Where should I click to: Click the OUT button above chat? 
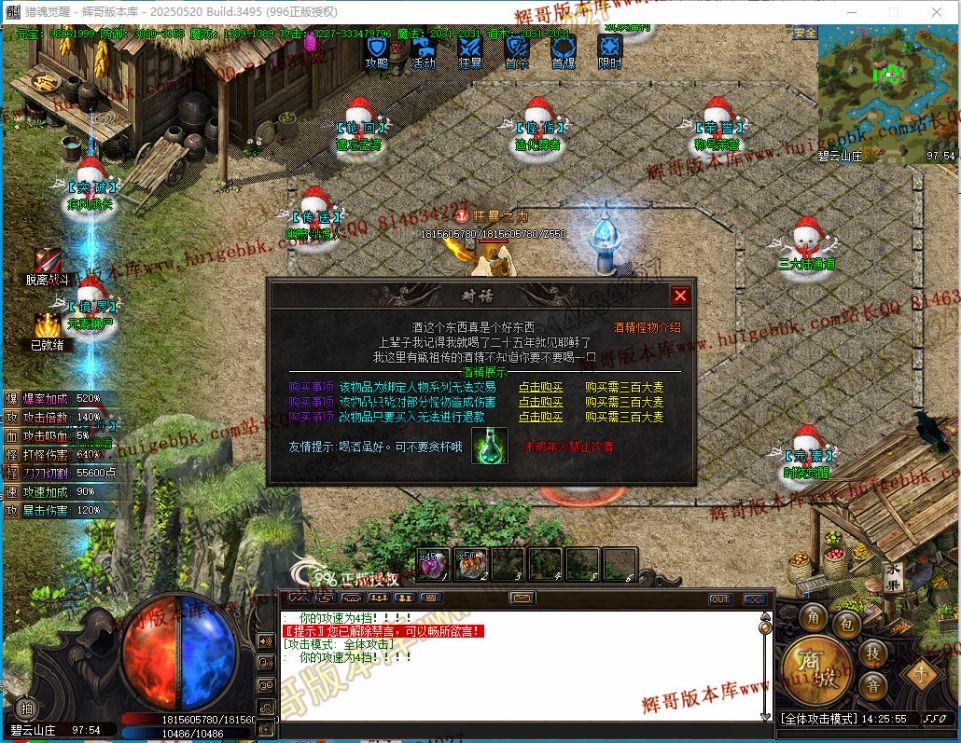(720, 599)
